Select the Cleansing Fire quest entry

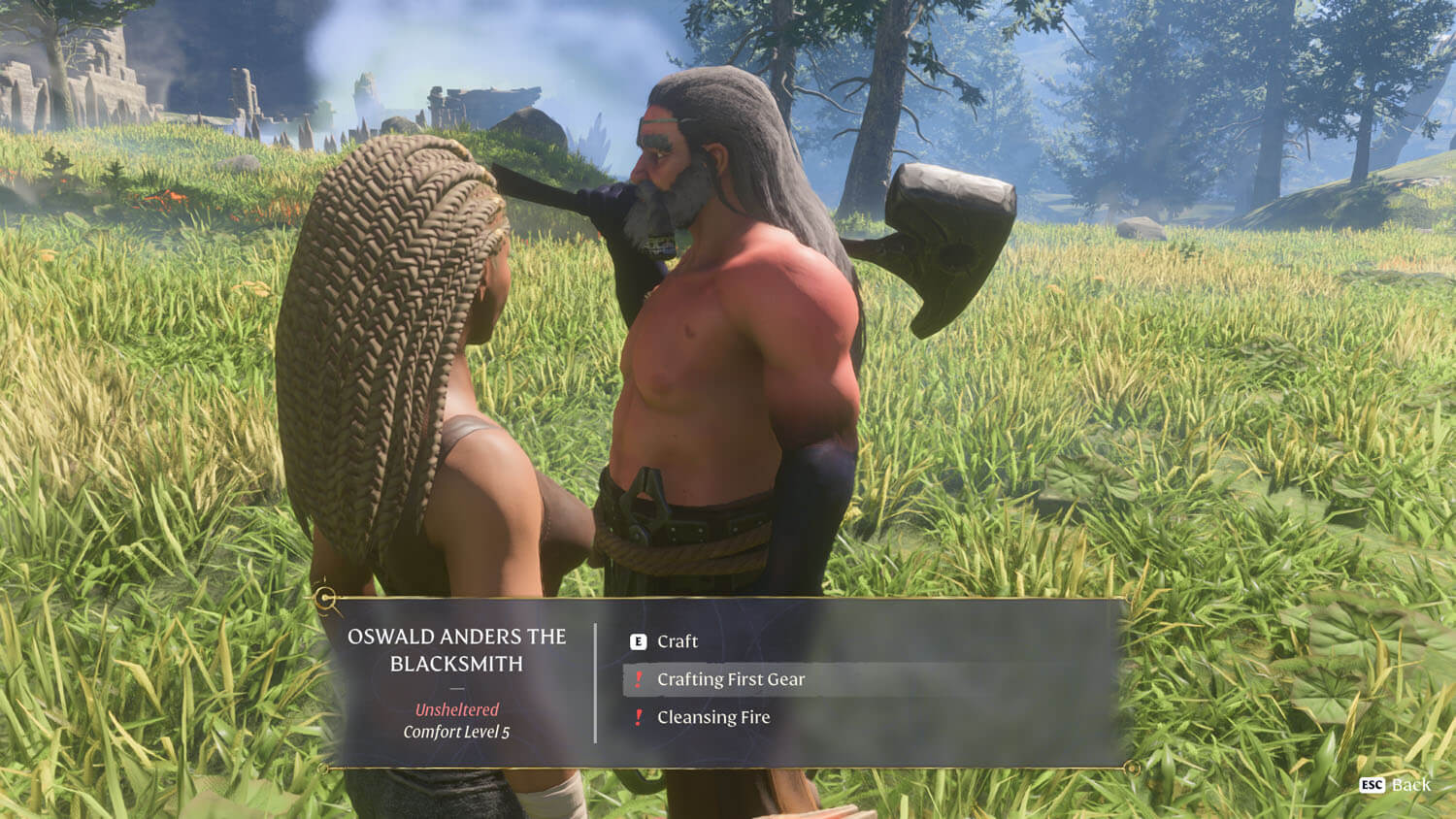(x=713, y=717)
